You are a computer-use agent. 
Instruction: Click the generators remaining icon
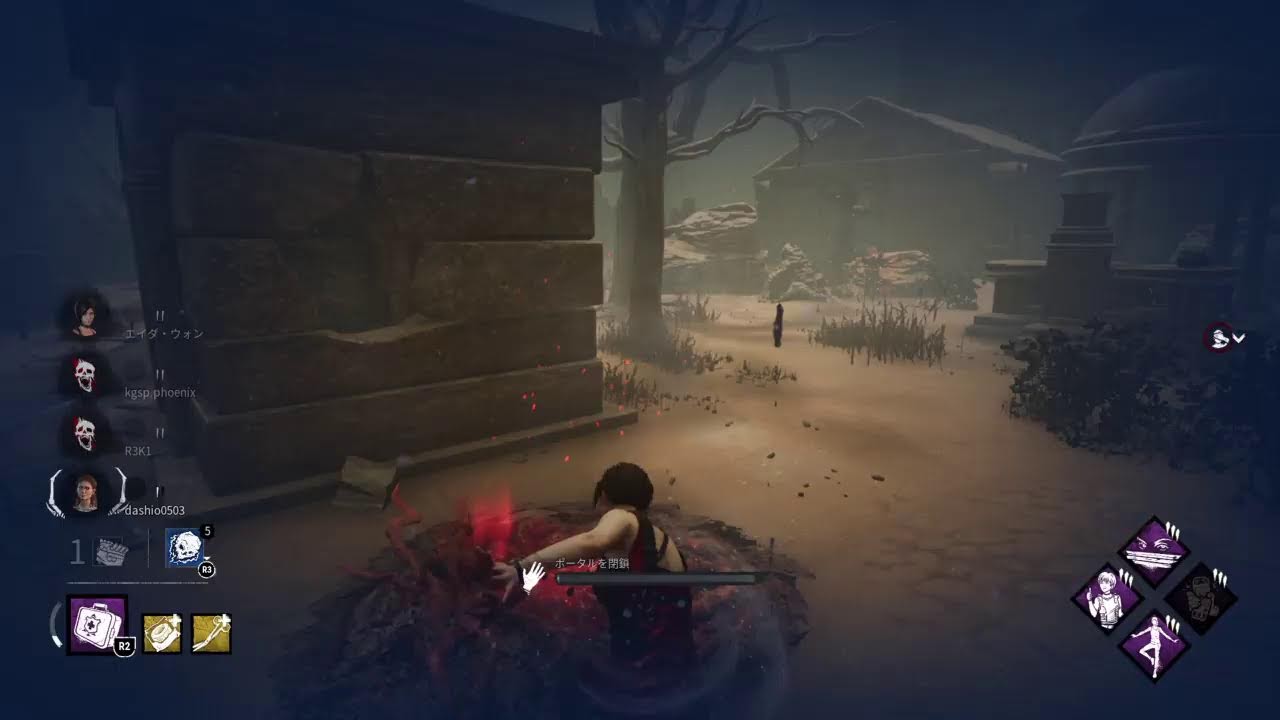point(108,552)
